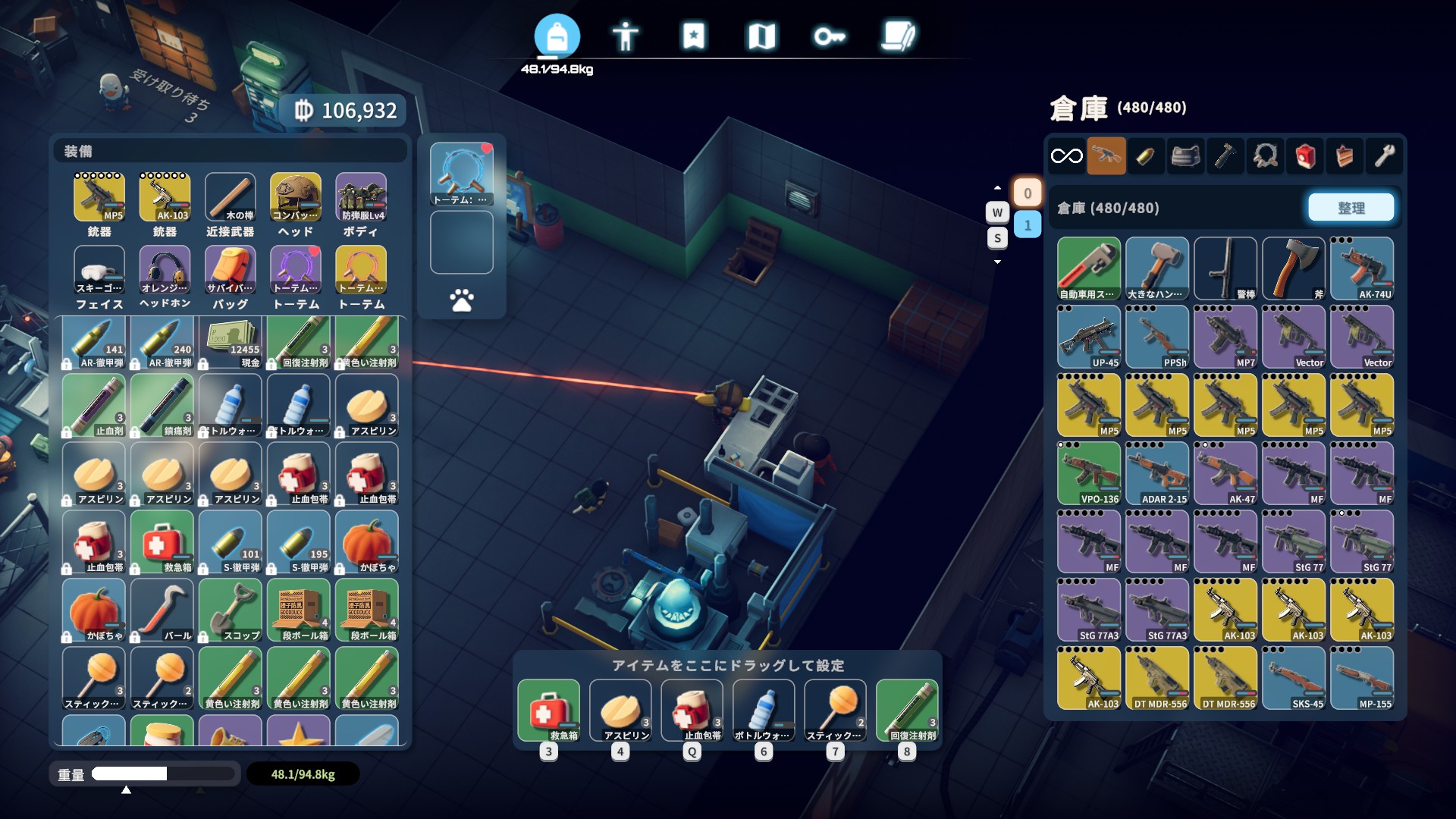Show all storage items with infinity filter
1456x819 pixels.
point(1066,156)
